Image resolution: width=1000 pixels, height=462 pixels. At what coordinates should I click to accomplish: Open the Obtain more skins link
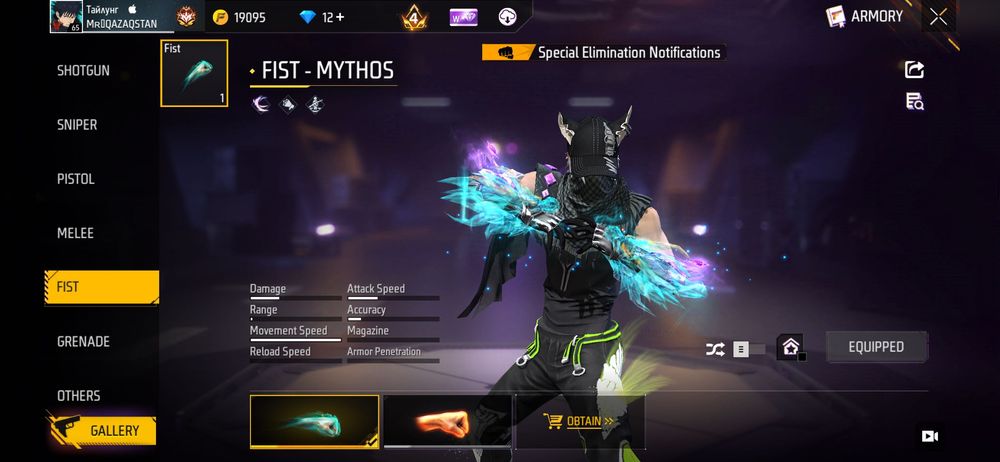[579, 421]
